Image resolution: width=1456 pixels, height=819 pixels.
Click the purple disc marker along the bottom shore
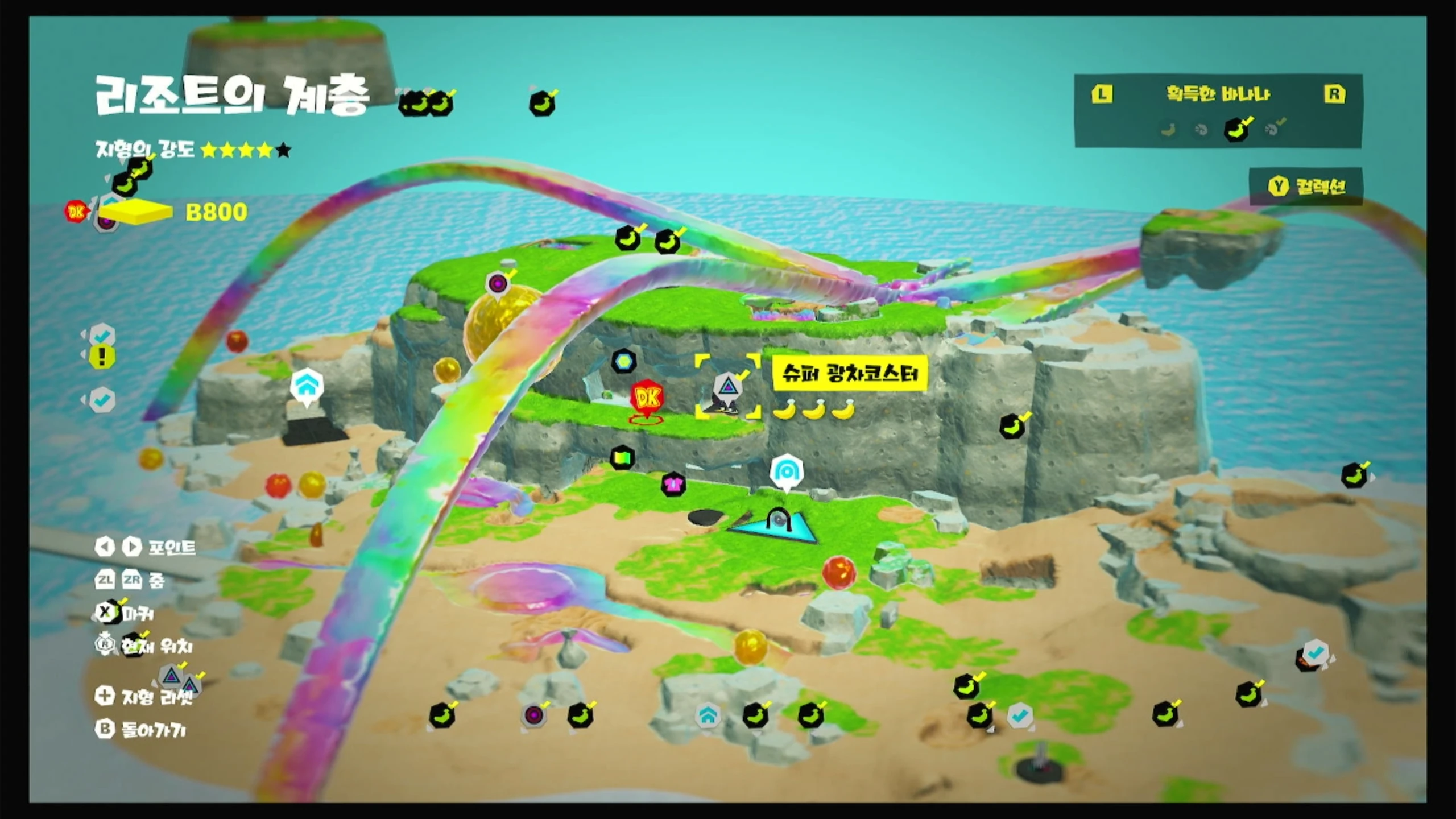tap(533, 715)
